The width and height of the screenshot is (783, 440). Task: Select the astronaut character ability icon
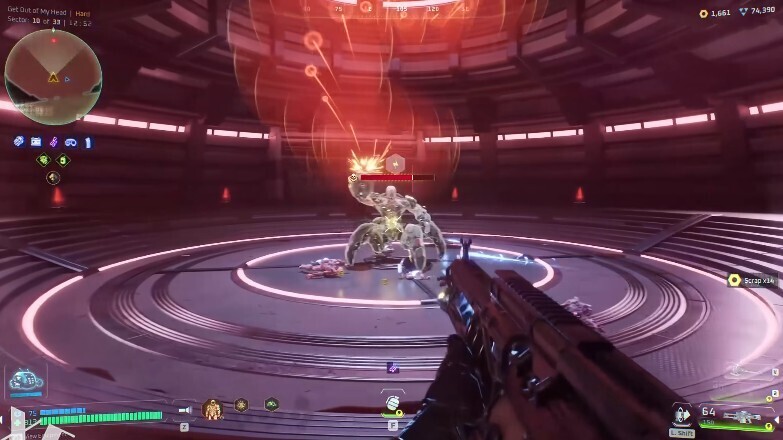(212, 408)
